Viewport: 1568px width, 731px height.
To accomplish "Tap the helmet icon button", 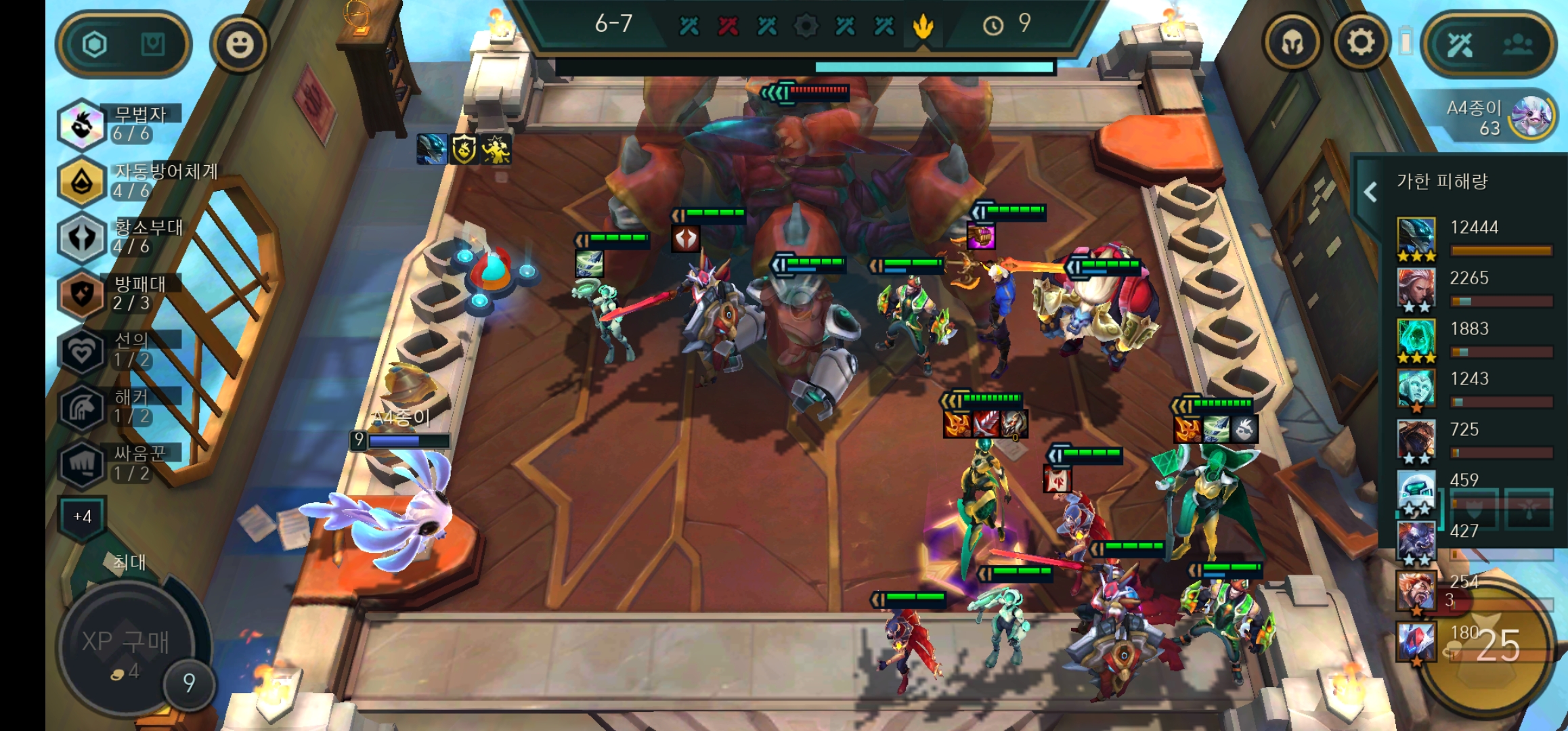I will (x=1292, y=44).
